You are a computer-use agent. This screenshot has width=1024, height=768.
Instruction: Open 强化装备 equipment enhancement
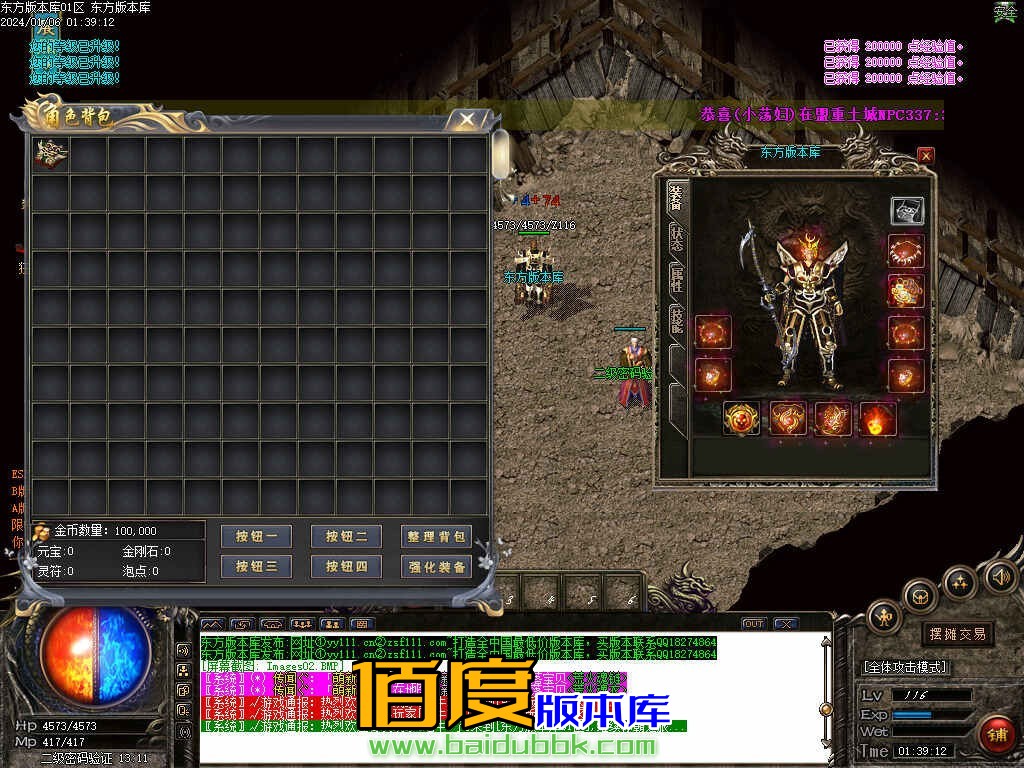coord(436,566)
